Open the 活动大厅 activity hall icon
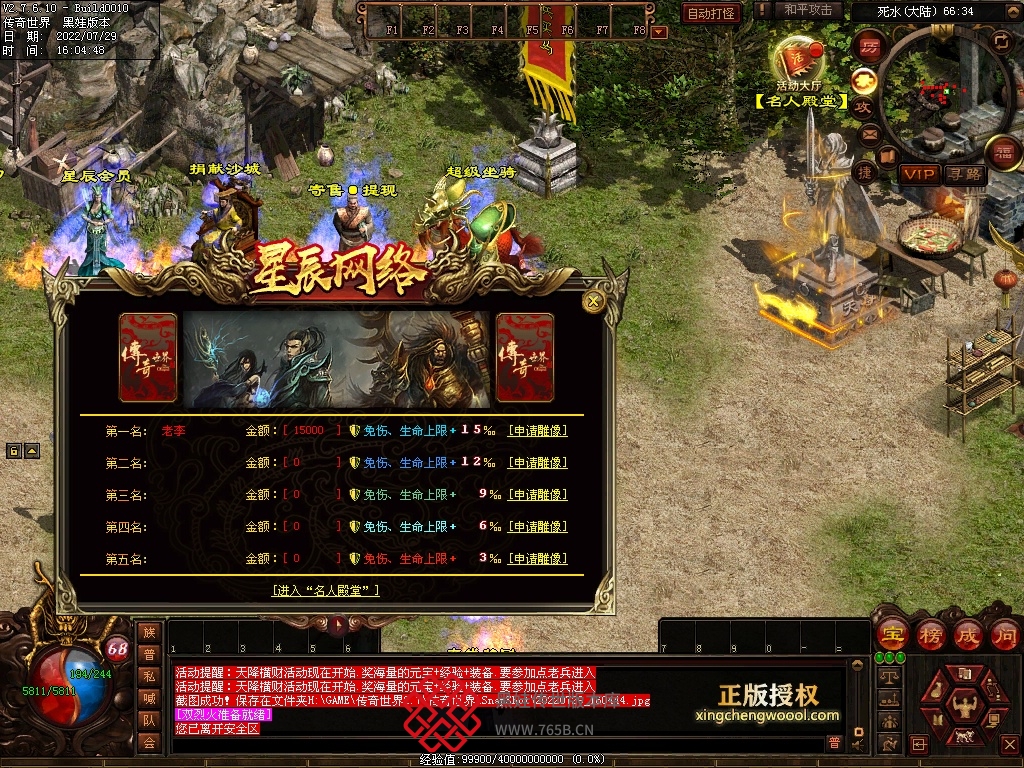 pos(800,62)
